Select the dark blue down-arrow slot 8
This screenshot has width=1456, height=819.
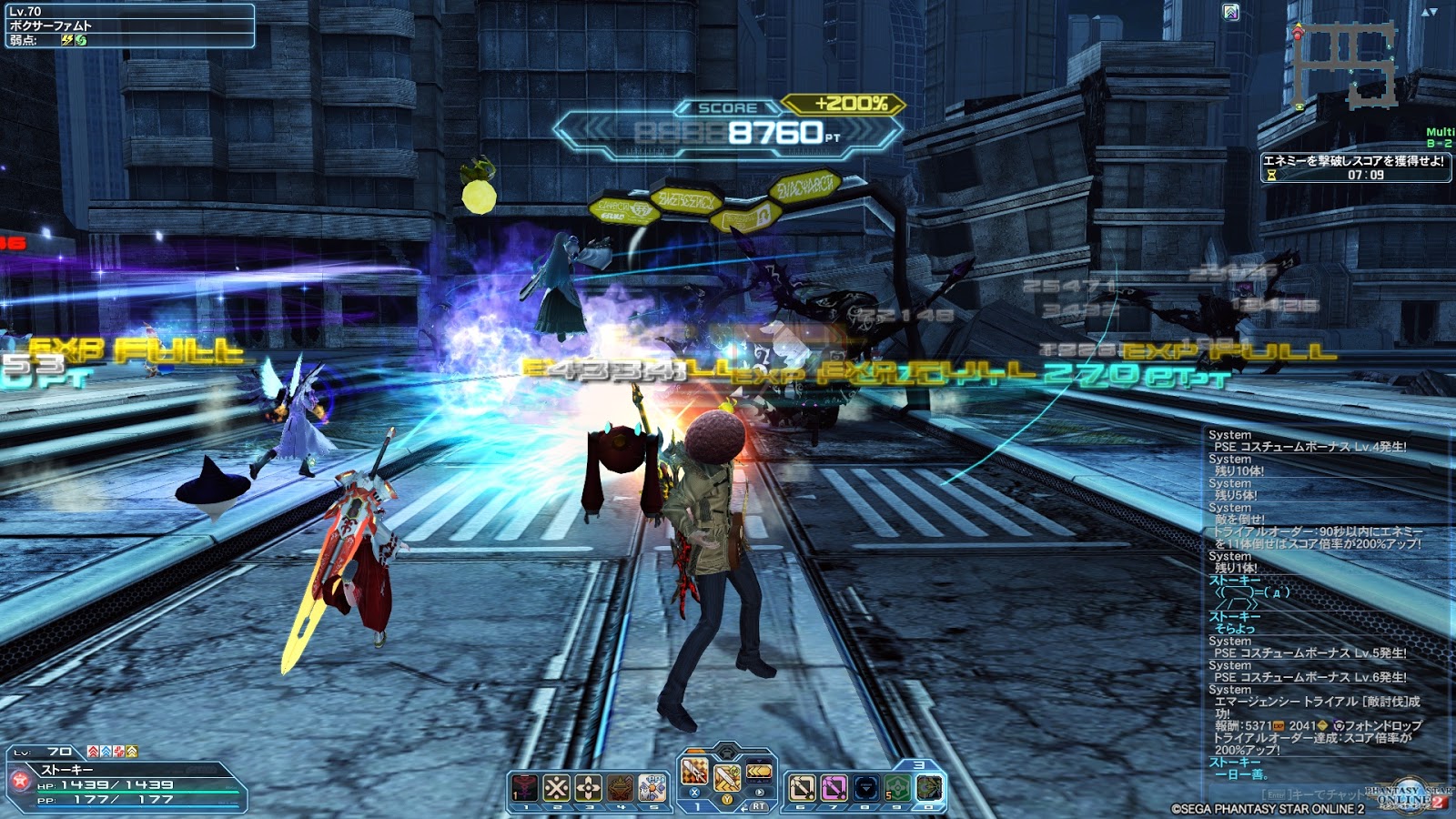pyautogui.click(x=865, y=787)
